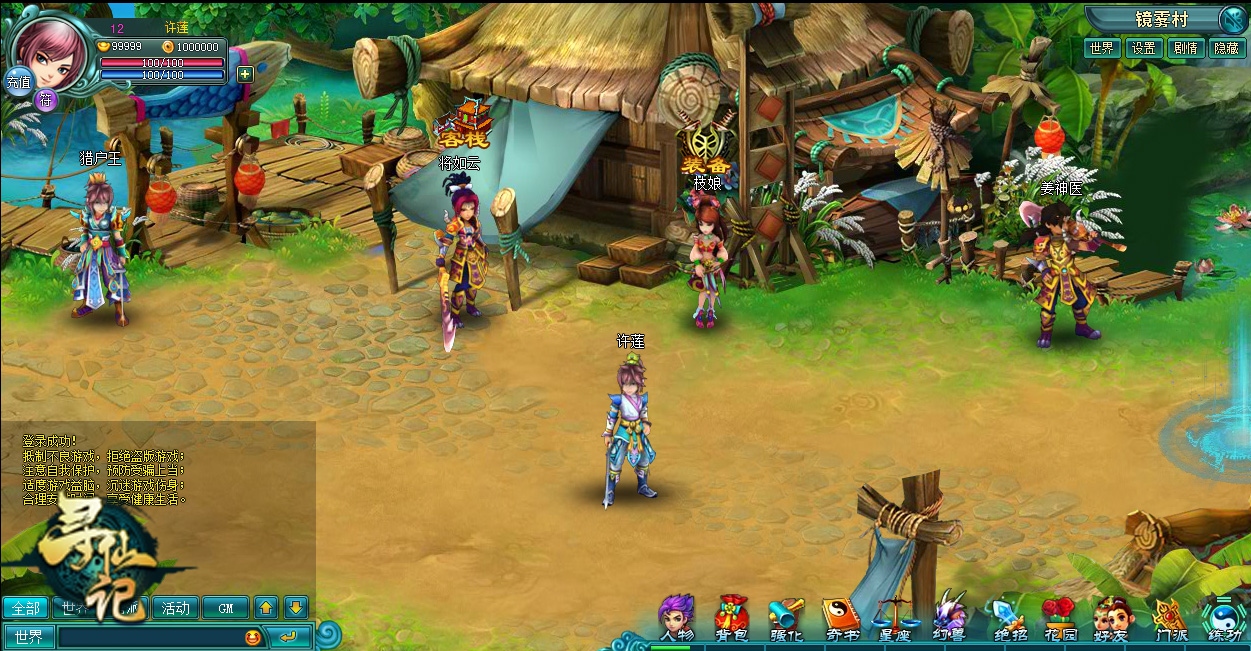Screen dimensions: 1251x651
Task: Open the 人物 character panel
Action: pyautogui.click(x=677, y=615)
